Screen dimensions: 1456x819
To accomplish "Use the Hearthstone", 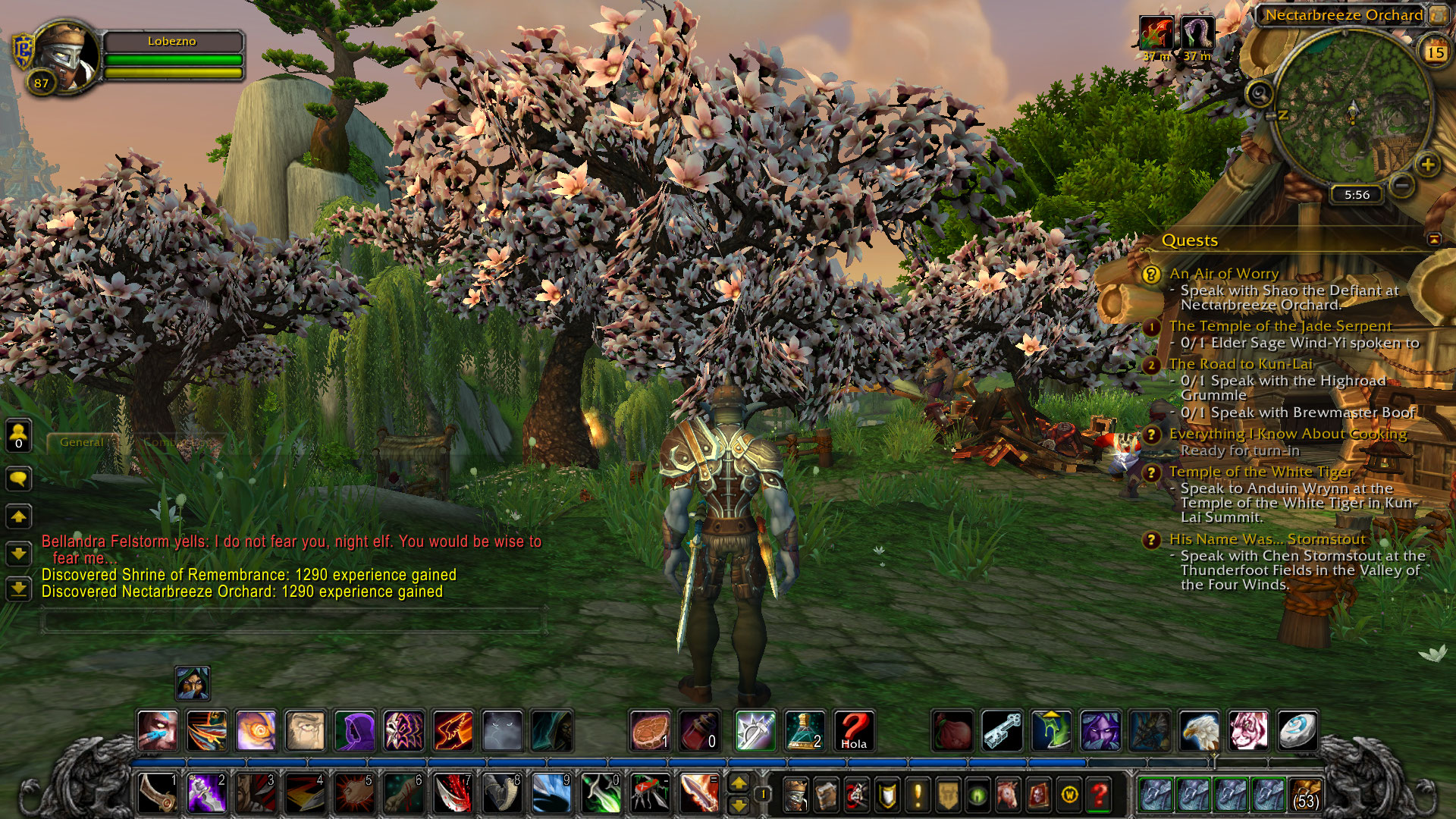I will (1298, 730).
